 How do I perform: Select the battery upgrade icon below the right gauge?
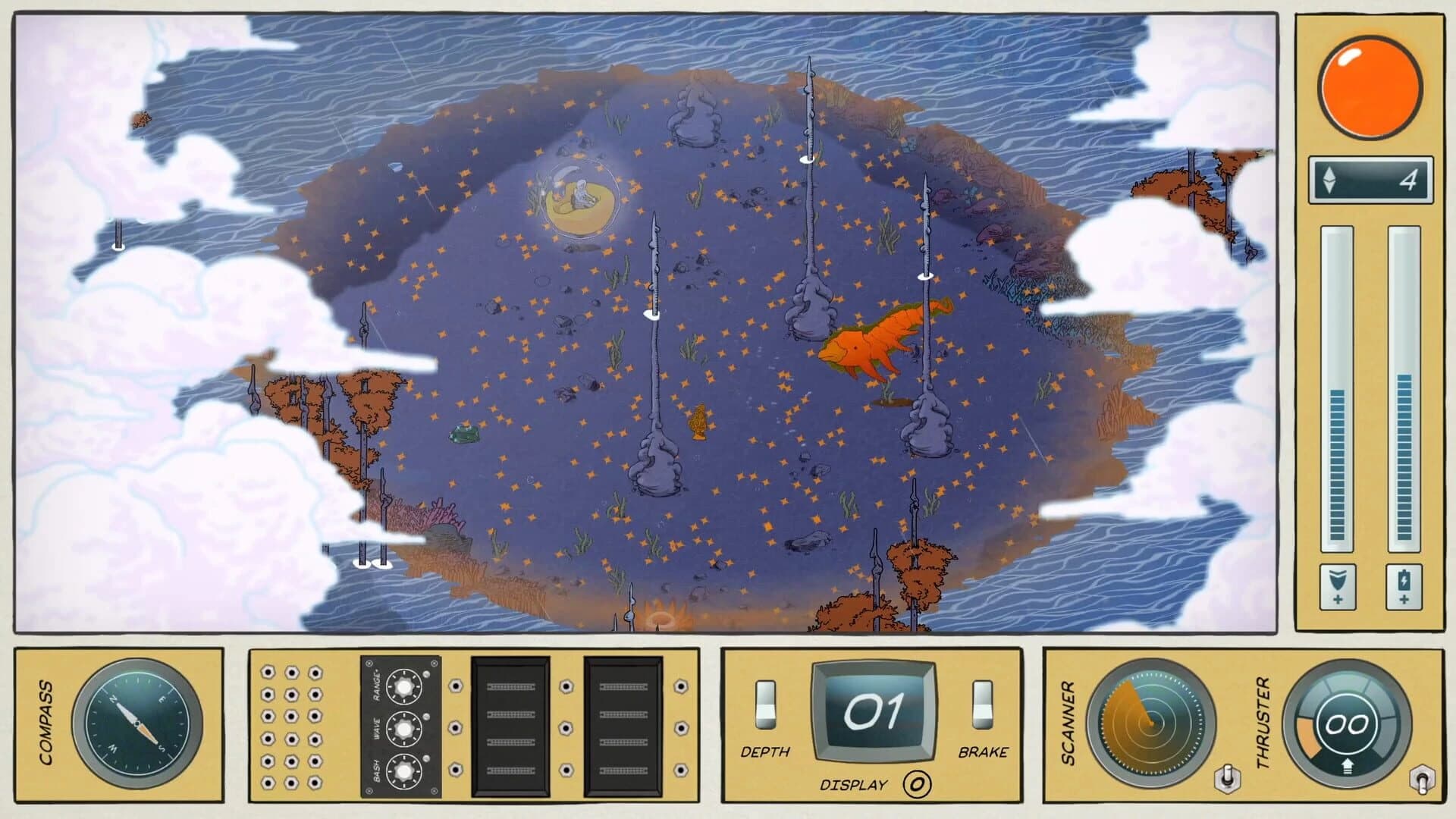pos(1404,586)
